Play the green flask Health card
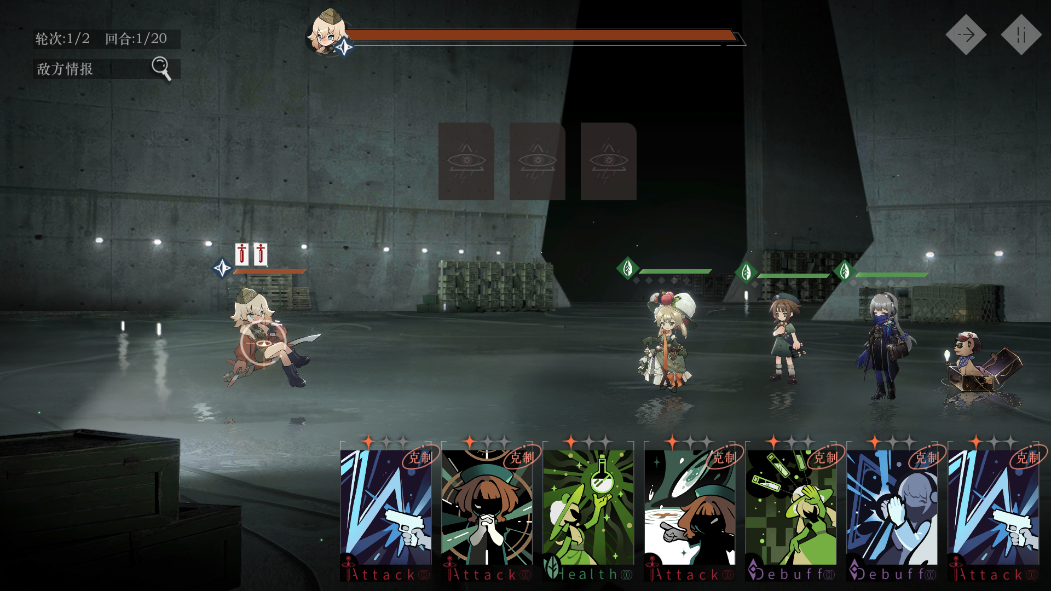 [x=588, y=512]
